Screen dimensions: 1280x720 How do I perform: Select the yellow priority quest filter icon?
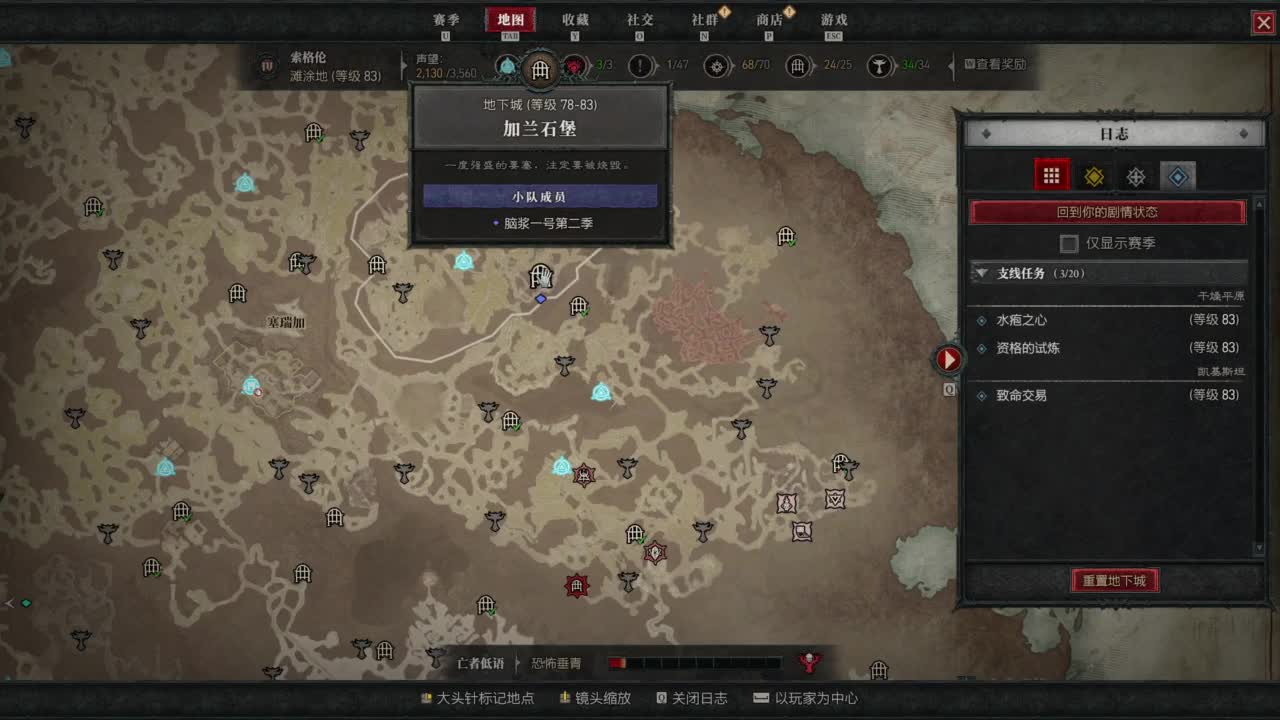click(1094, 175)
